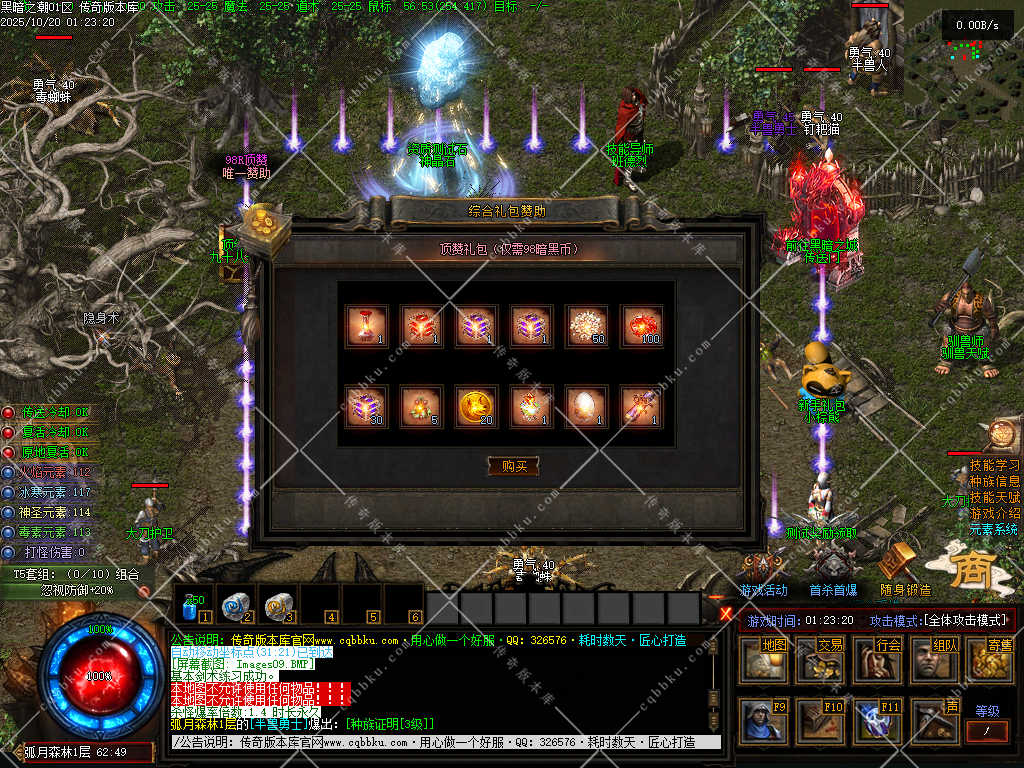
Task: Use the blue potion in hotbar slot 1
Action: point(193,605)
